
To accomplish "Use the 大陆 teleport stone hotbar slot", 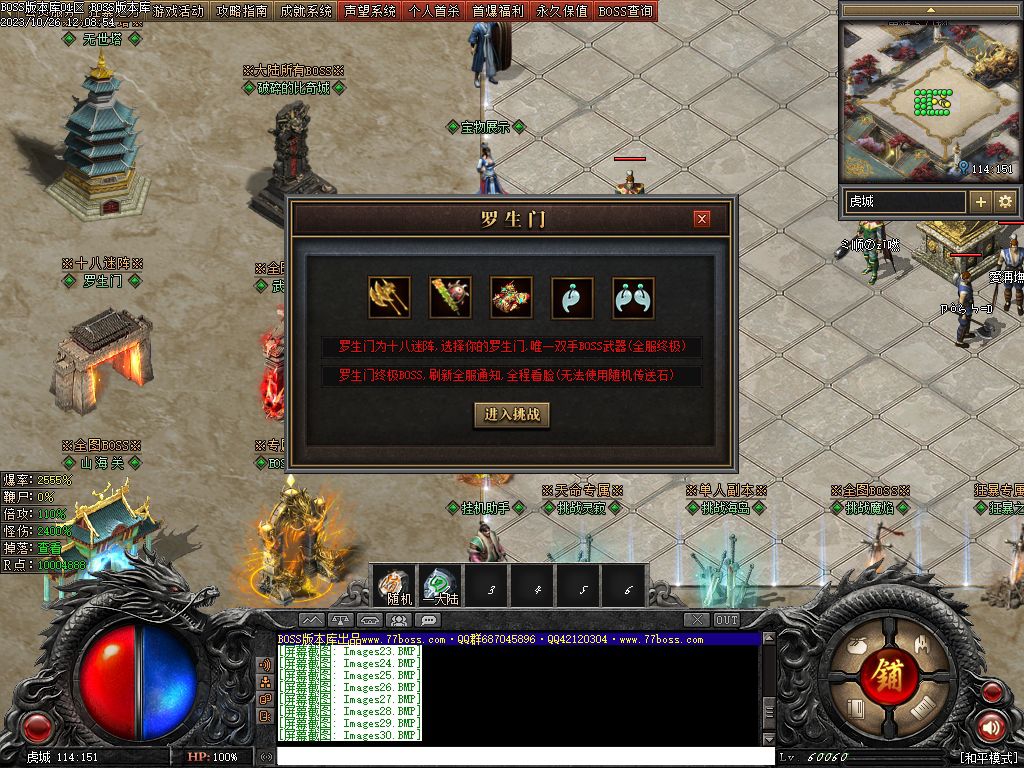I will click(x=441, y=585).
